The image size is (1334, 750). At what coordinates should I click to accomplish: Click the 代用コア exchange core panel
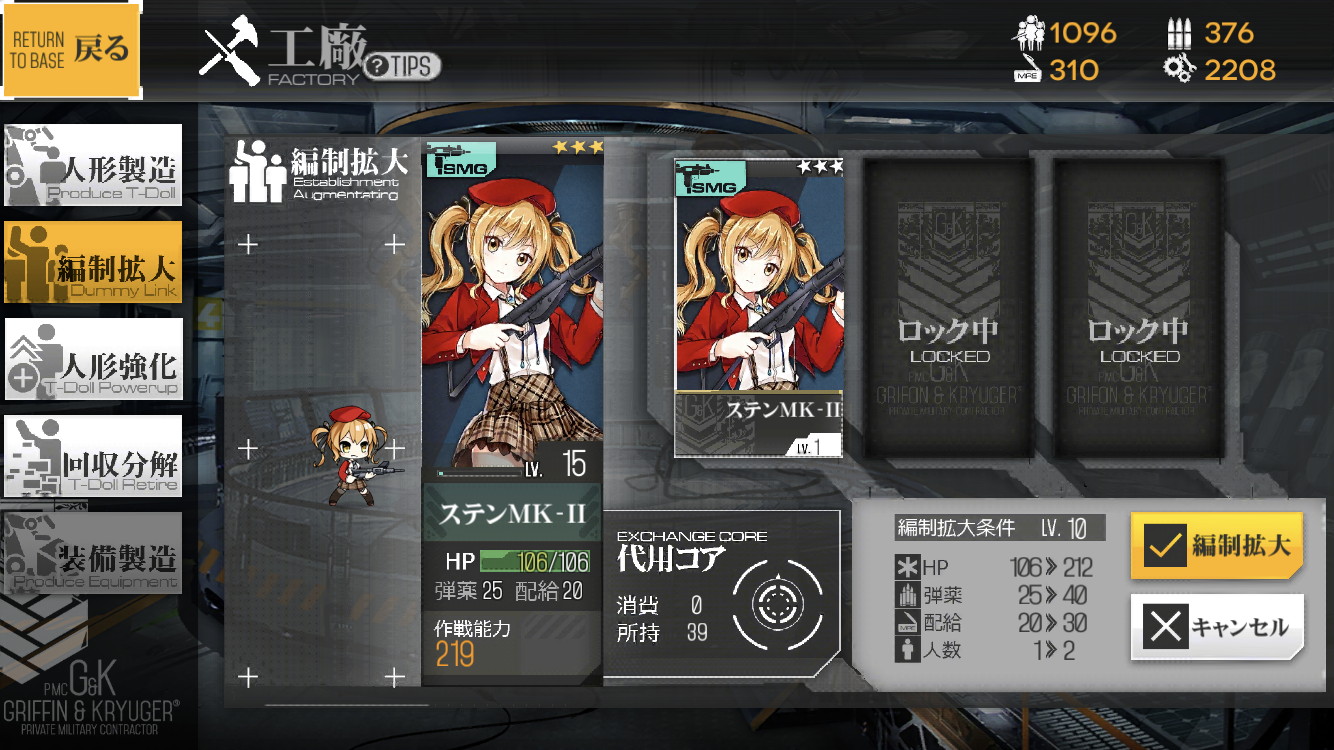coord(721,594)
